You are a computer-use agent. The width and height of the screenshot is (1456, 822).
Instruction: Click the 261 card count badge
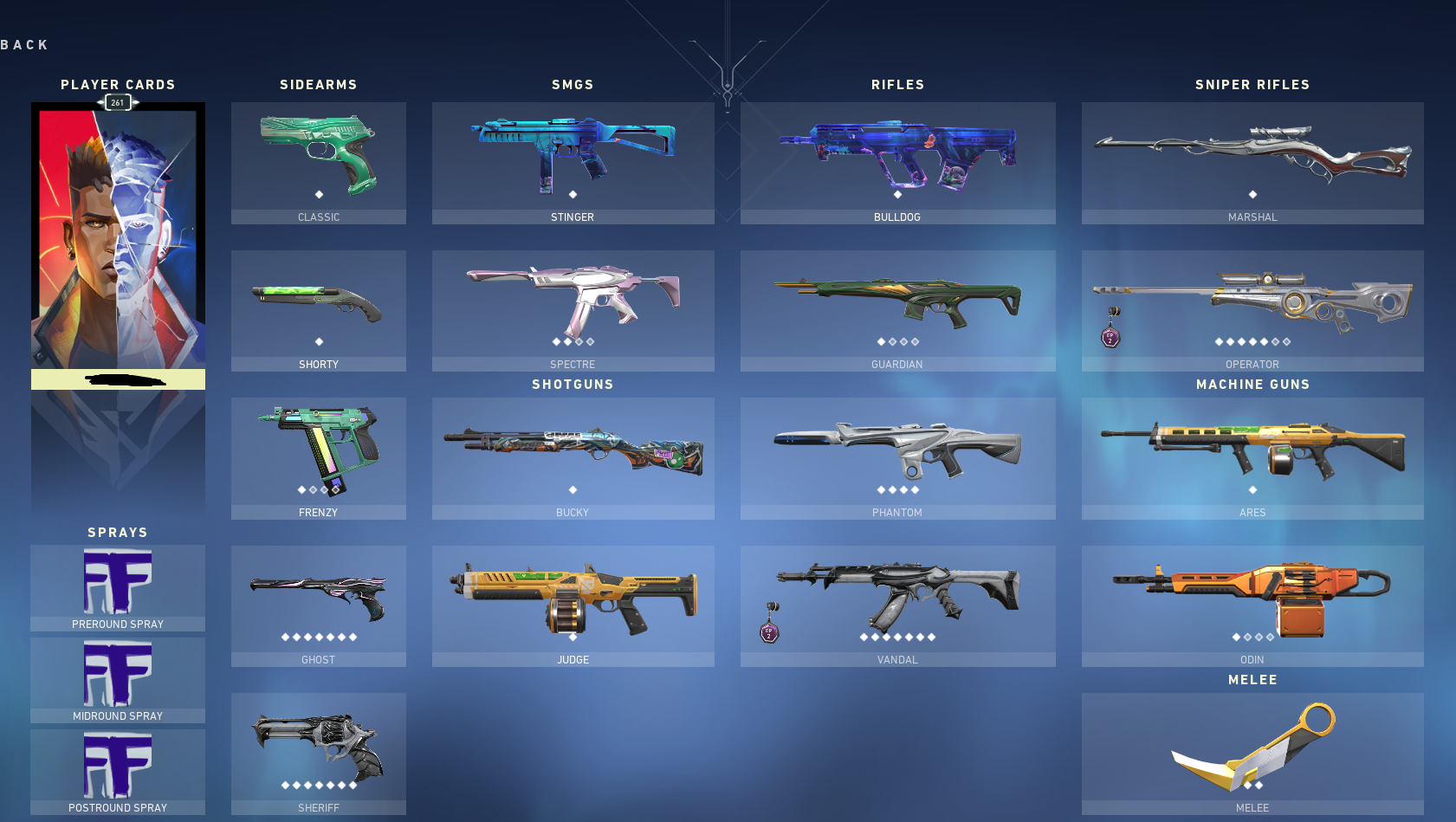(117, 102)
